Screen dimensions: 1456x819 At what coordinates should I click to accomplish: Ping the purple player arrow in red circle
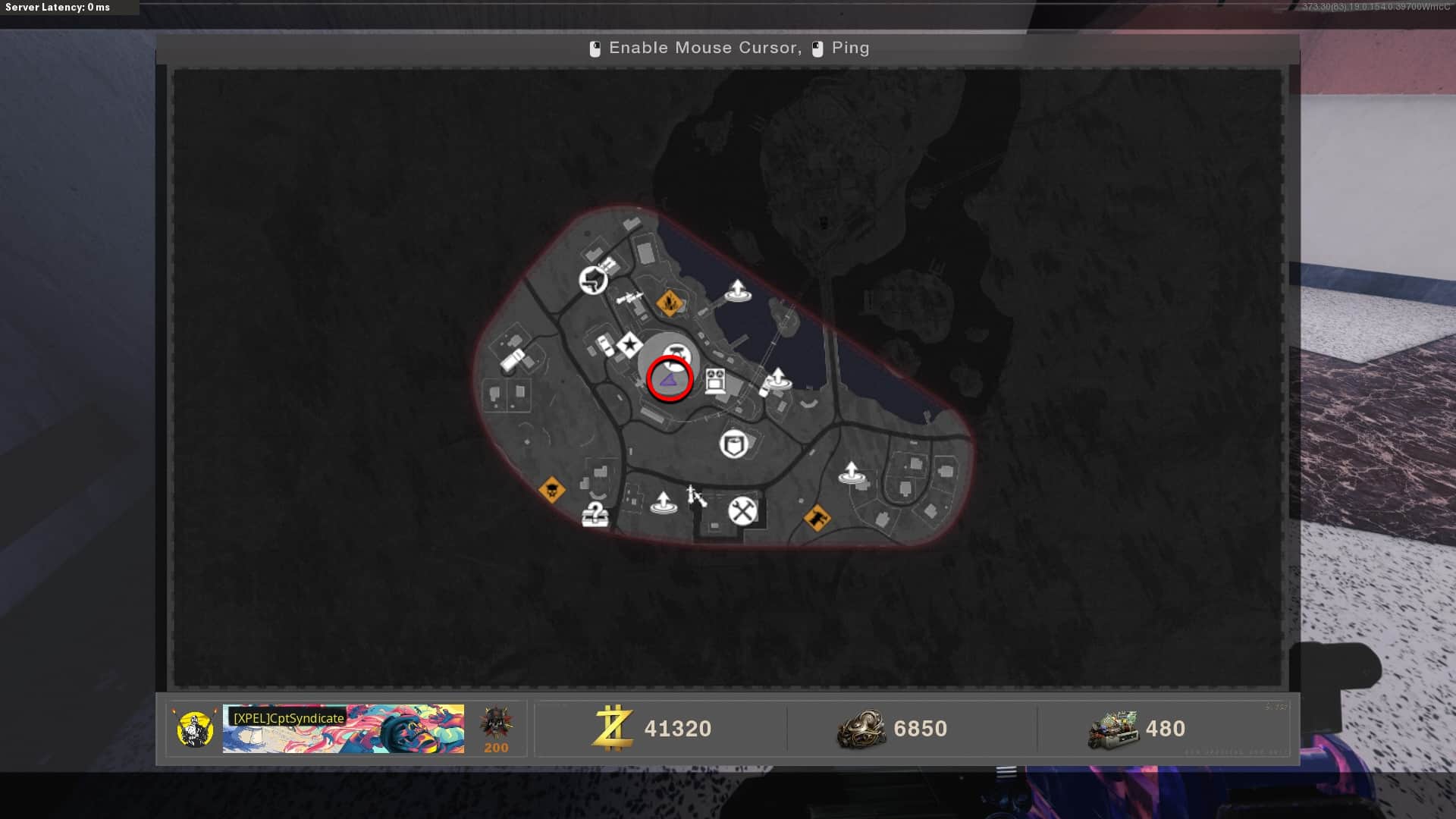(670, 378)
